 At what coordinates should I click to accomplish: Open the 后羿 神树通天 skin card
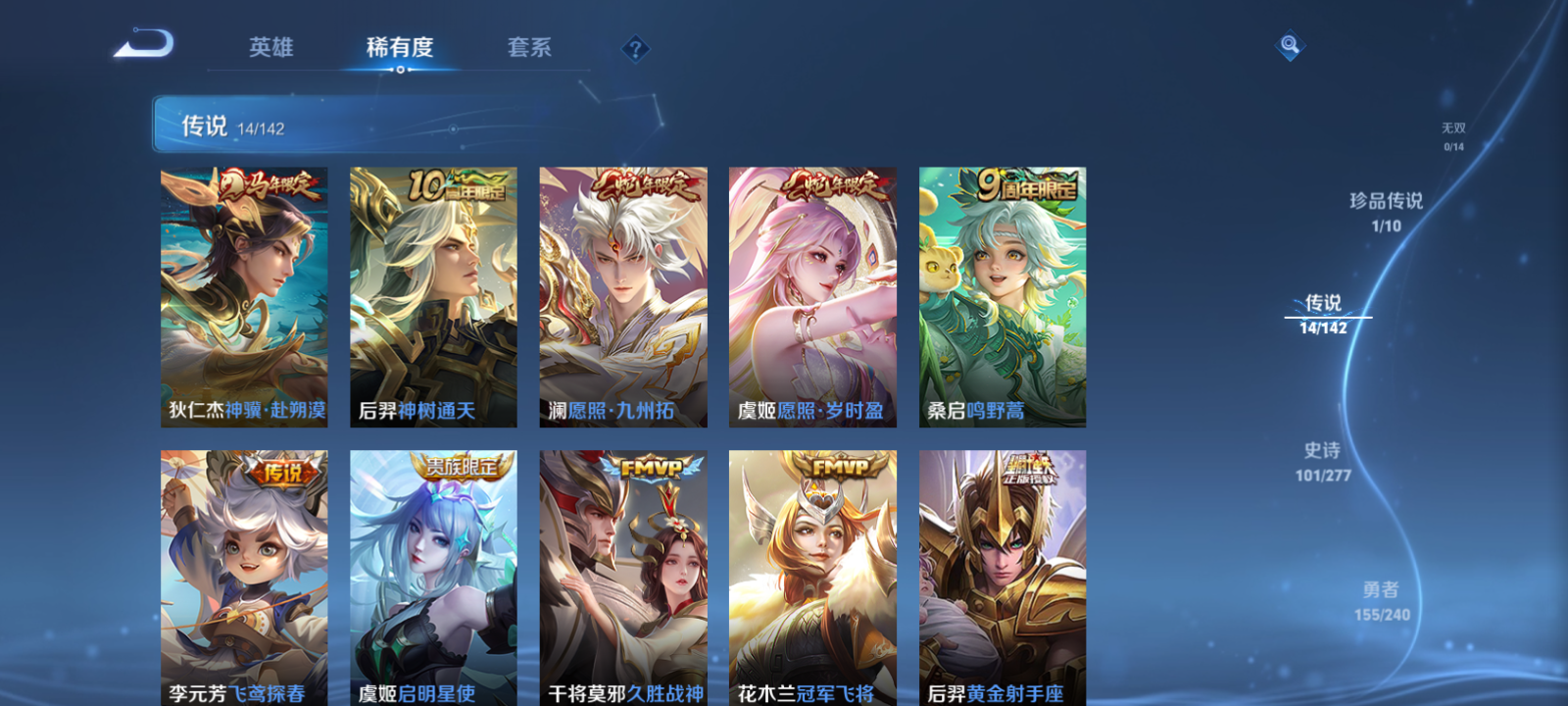(x=433, y=294)
